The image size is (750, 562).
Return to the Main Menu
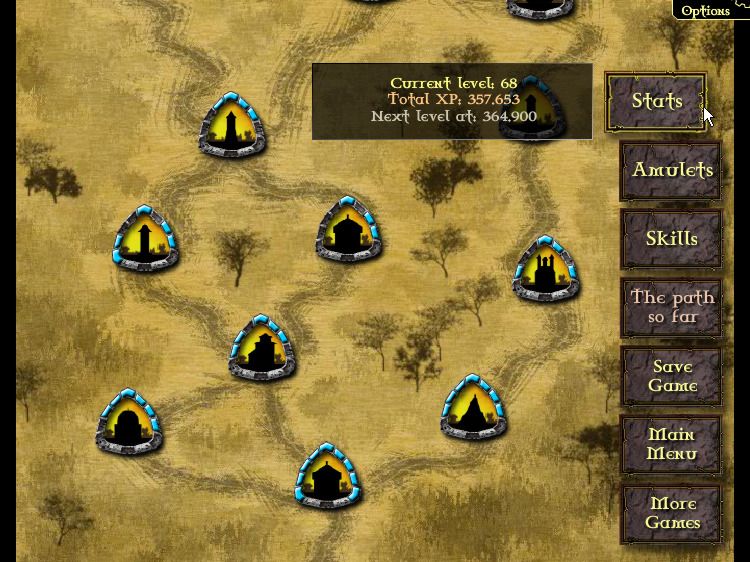[x=671, y=445]
